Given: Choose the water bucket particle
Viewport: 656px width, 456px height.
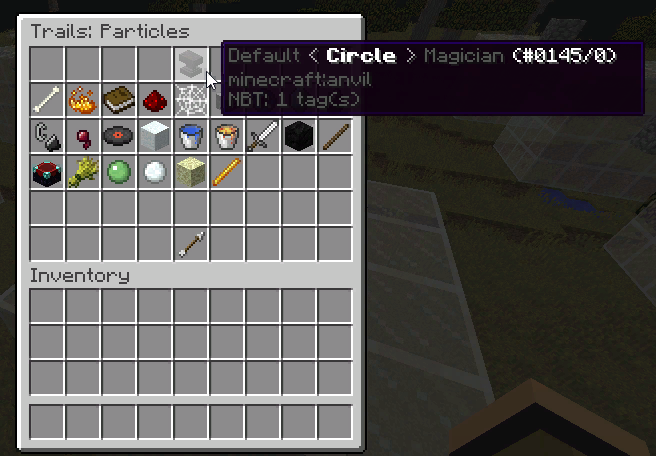Looking at the screenshot, I should click(x=190, y=136).
